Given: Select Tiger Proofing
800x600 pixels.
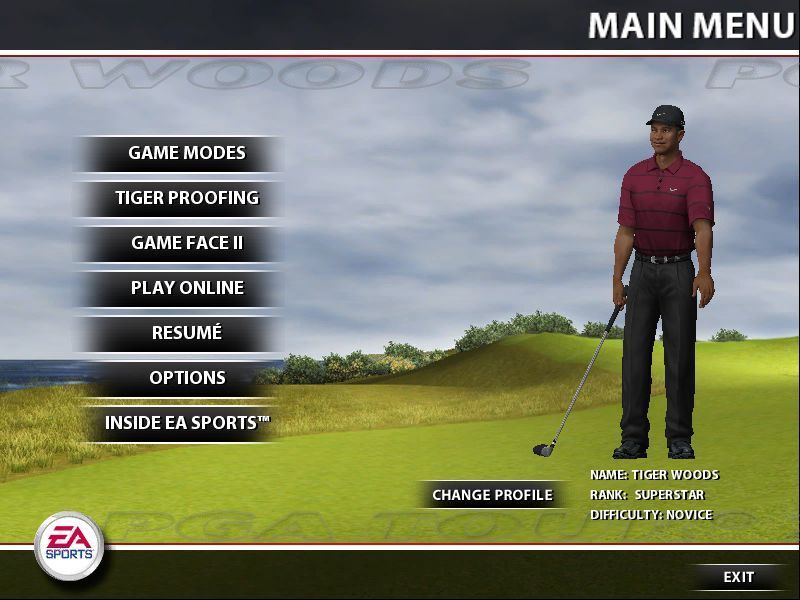Looking at the screenshot, I should click(186, 198).
